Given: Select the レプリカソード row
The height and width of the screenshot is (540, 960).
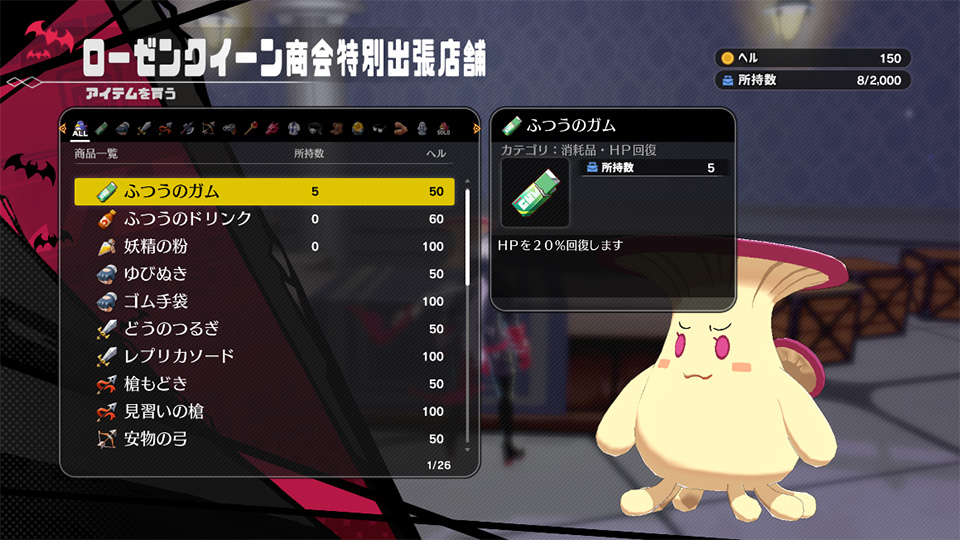Looking at the screenshot, I should [264, 356].
